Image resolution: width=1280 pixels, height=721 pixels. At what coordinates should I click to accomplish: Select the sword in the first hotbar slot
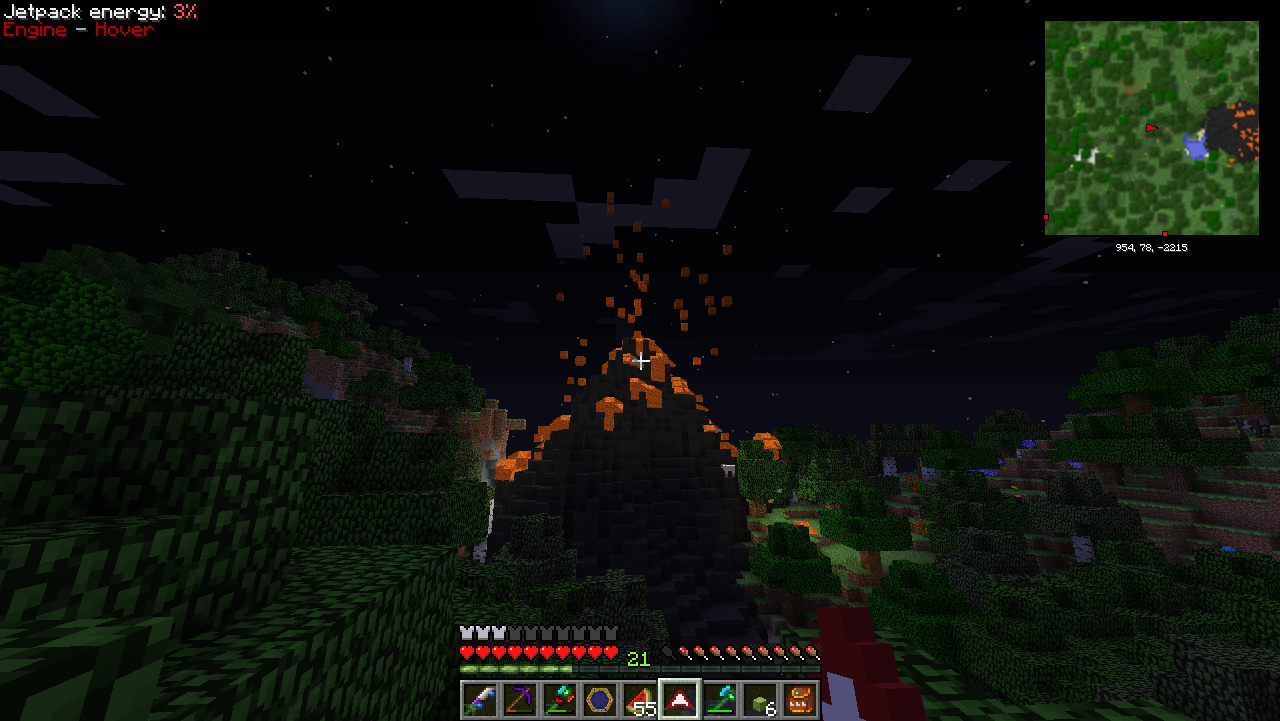tap(480, 699)
